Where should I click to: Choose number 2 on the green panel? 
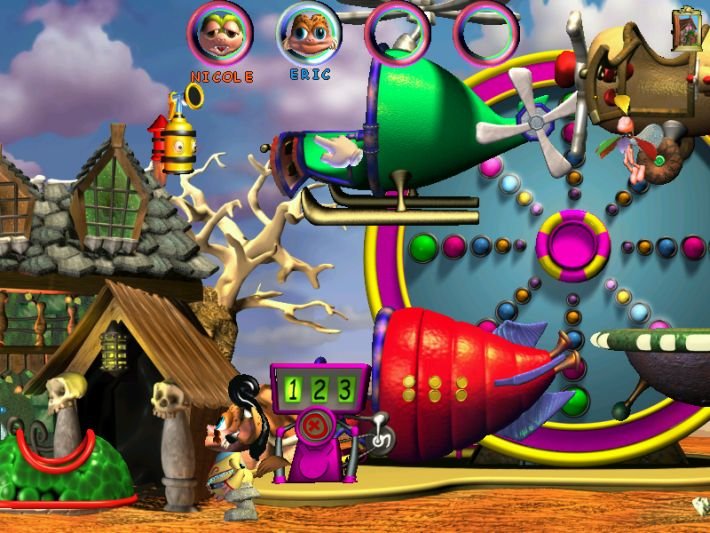(321, 389)
